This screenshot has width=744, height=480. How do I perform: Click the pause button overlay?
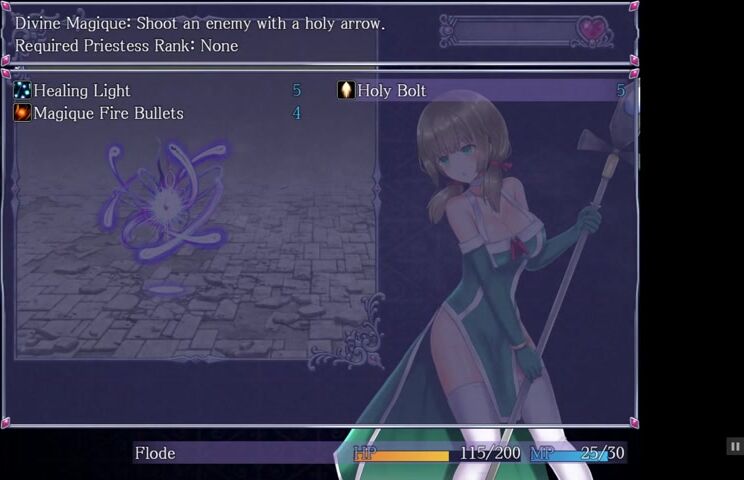pos(734,446)
